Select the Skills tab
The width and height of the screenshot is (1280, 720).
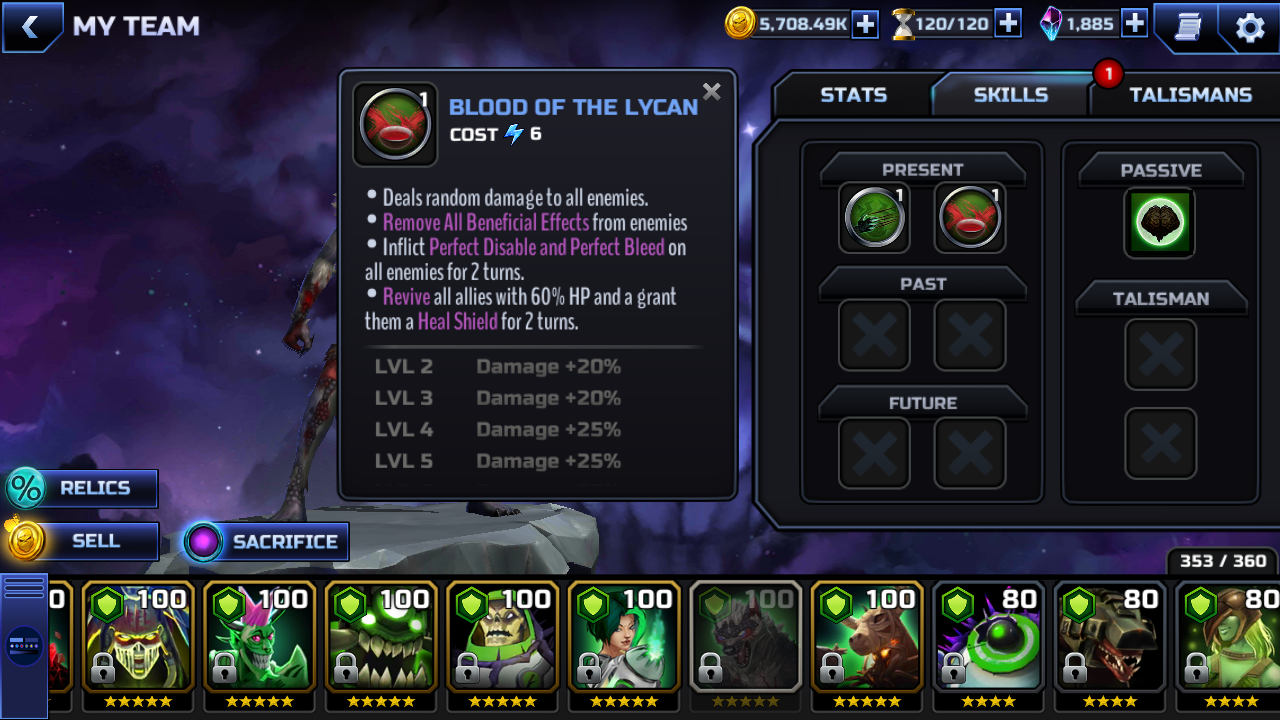click(x=1010, y=95)
